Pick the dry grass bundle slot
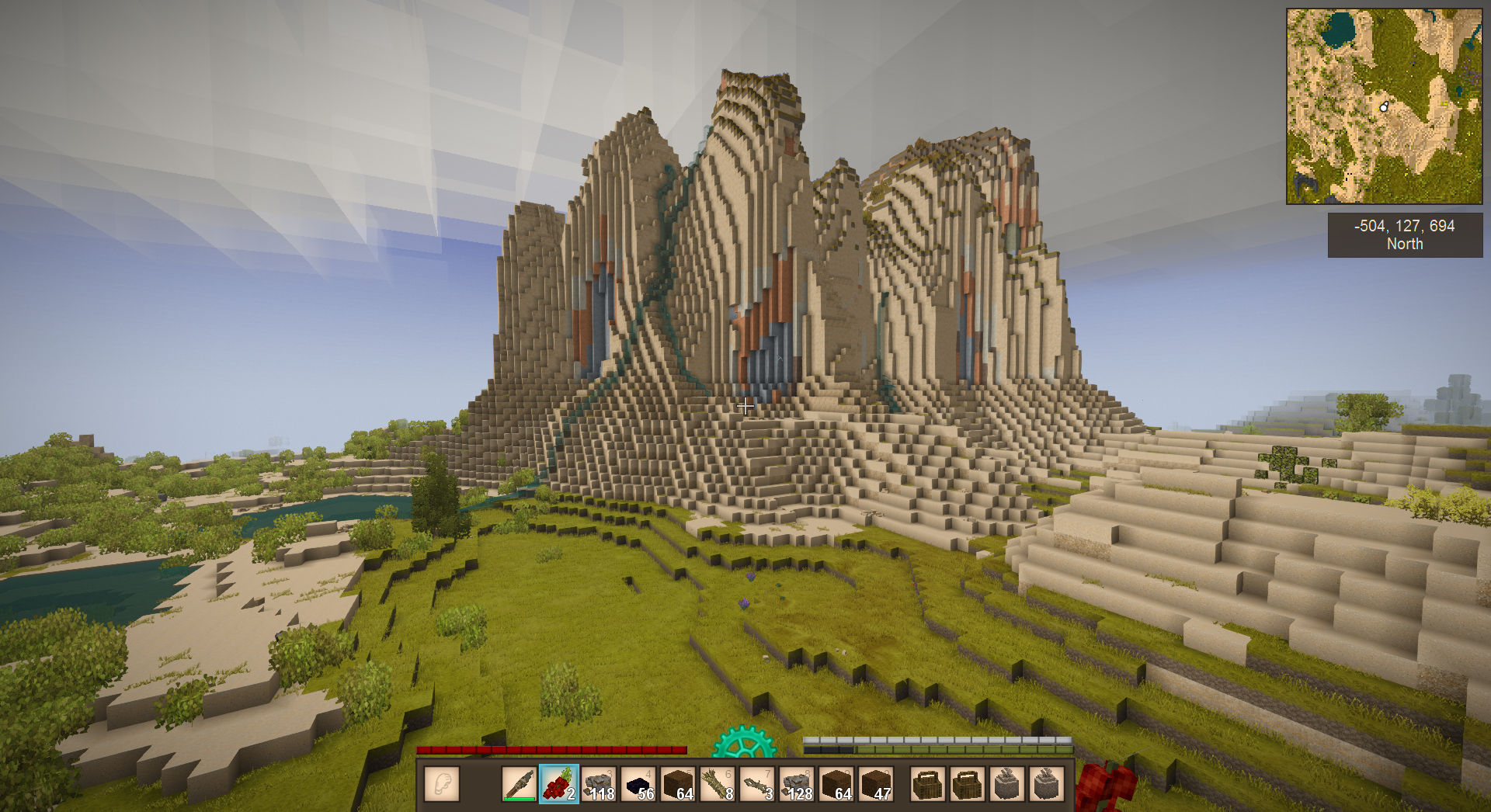1491x812 pixels. [718, 783]
